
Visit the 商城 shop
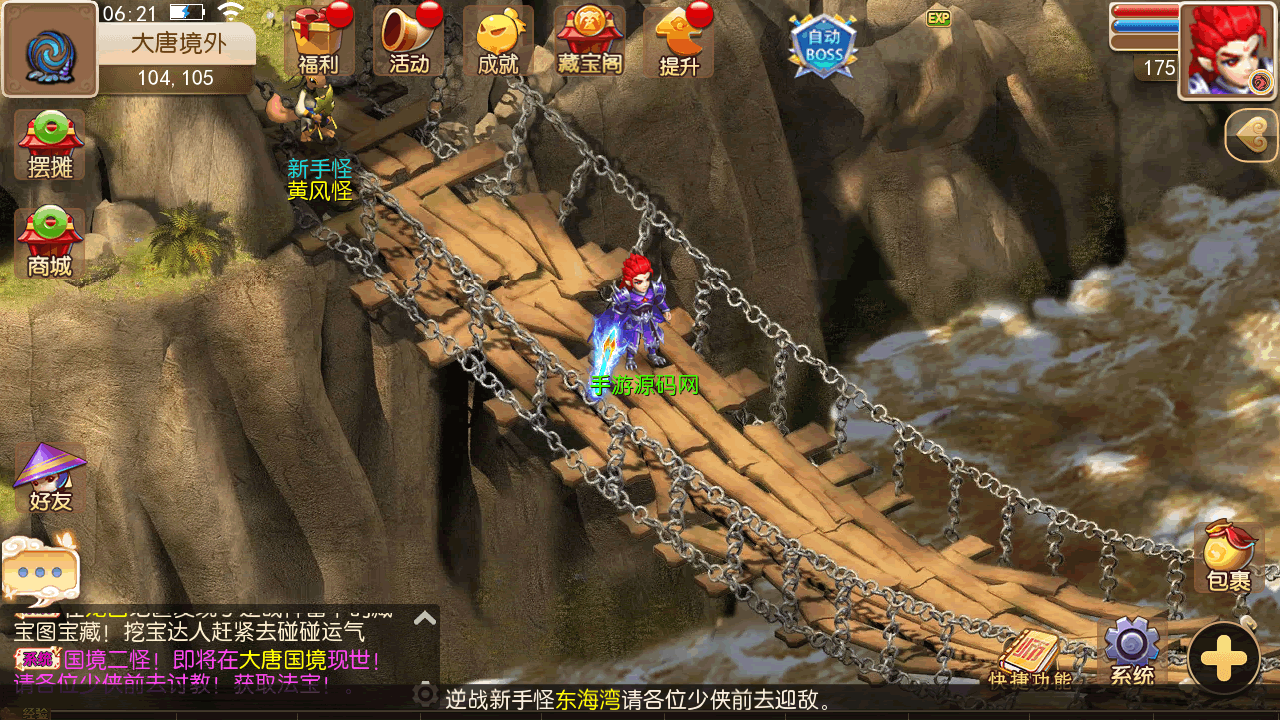coord(50,244)
